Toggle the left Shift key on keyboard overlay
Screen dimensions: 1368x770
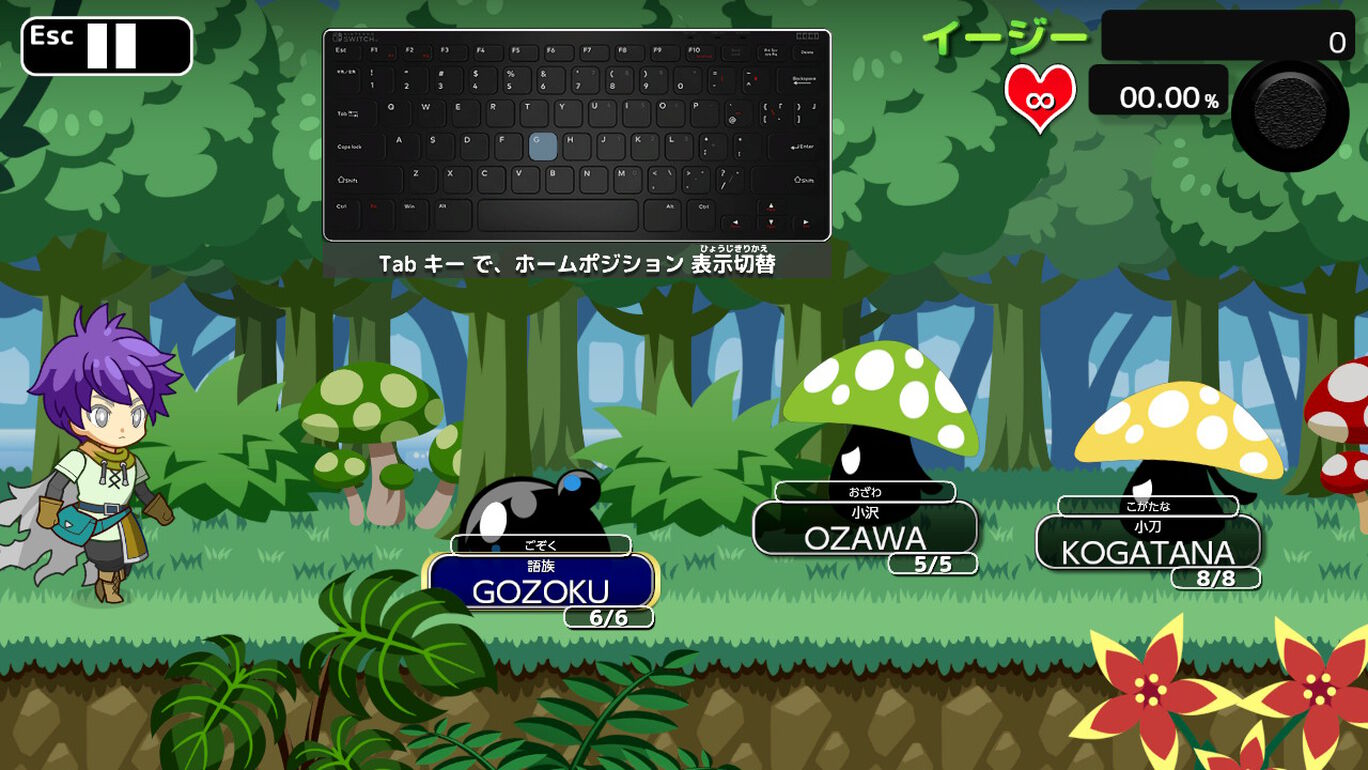pyautogui.click(x=346, y=179)
